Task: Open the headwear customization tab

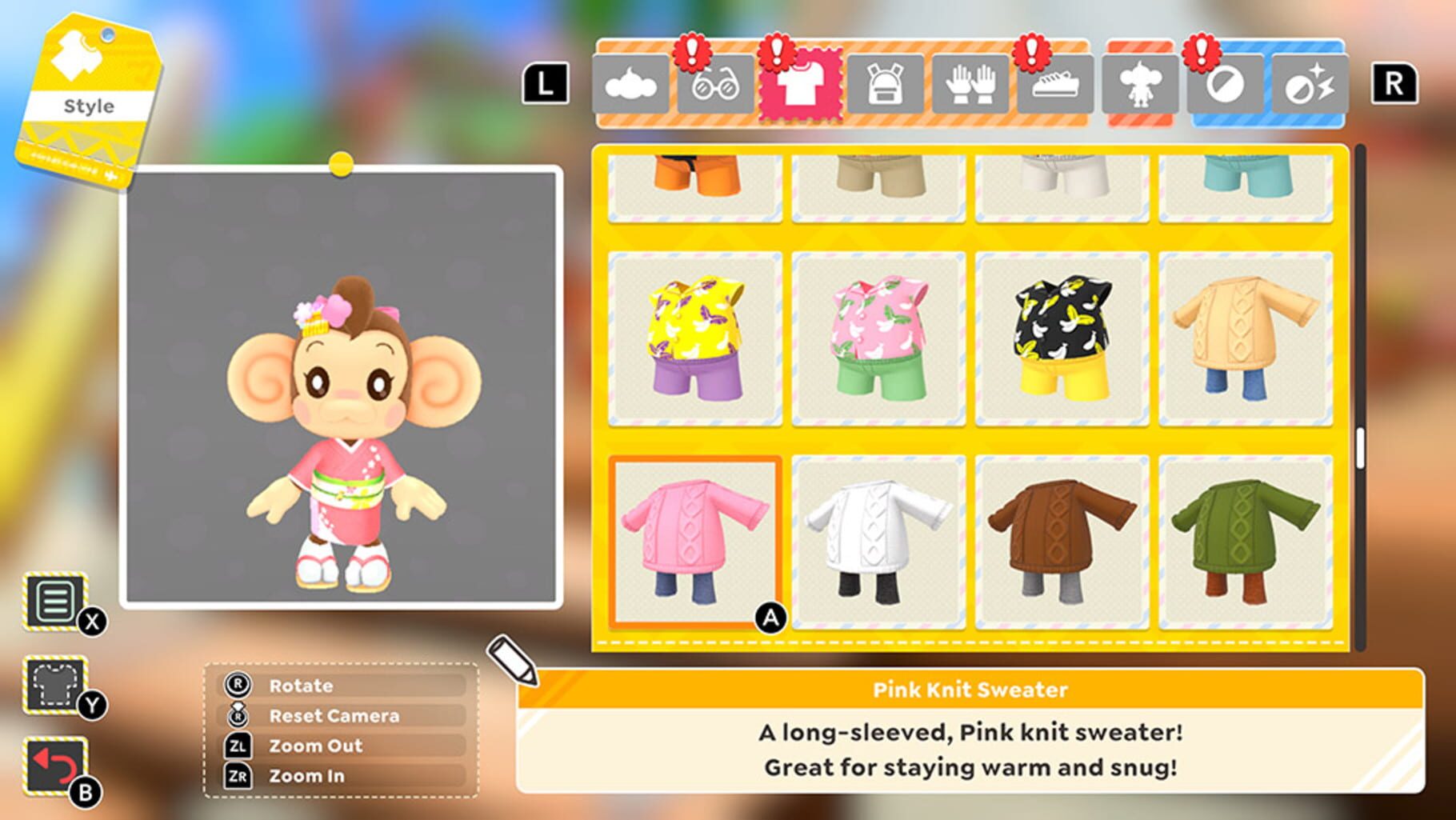Action: coord(632,84)
